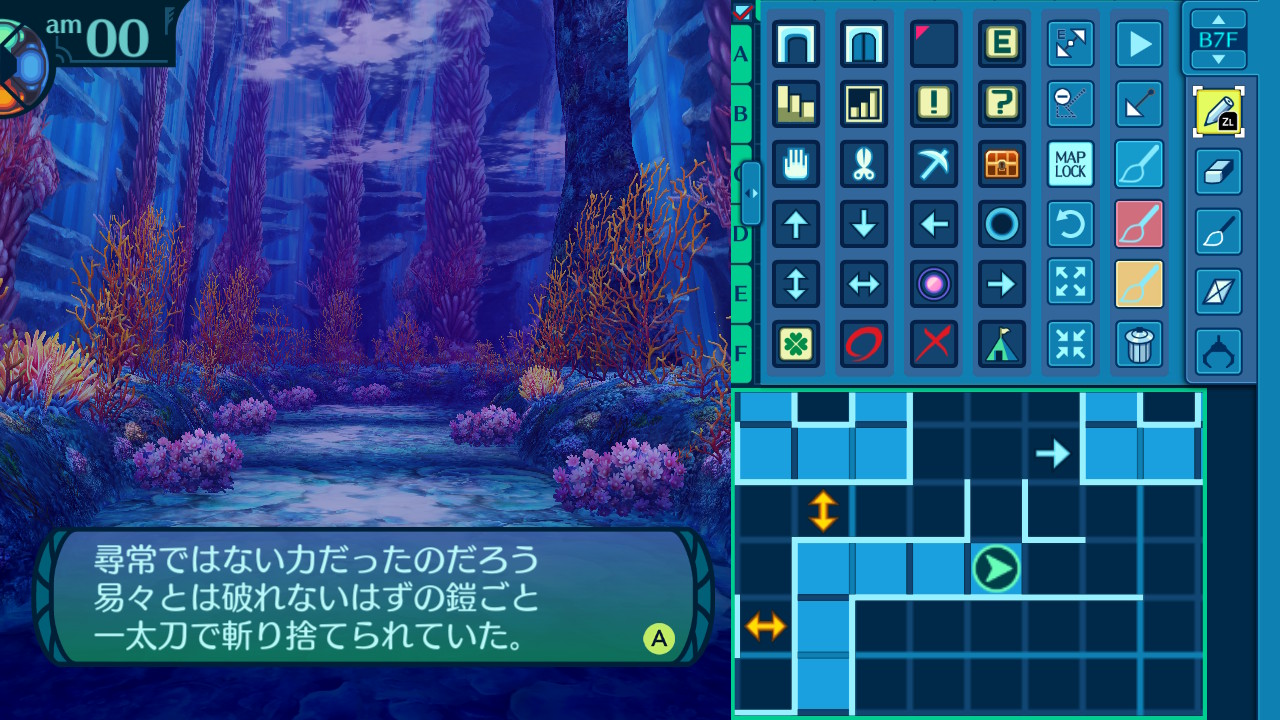Change floor with the B7F selector
Image resolution: width=1280 pixels, height=720 pixels.
tap(1219, 40)
